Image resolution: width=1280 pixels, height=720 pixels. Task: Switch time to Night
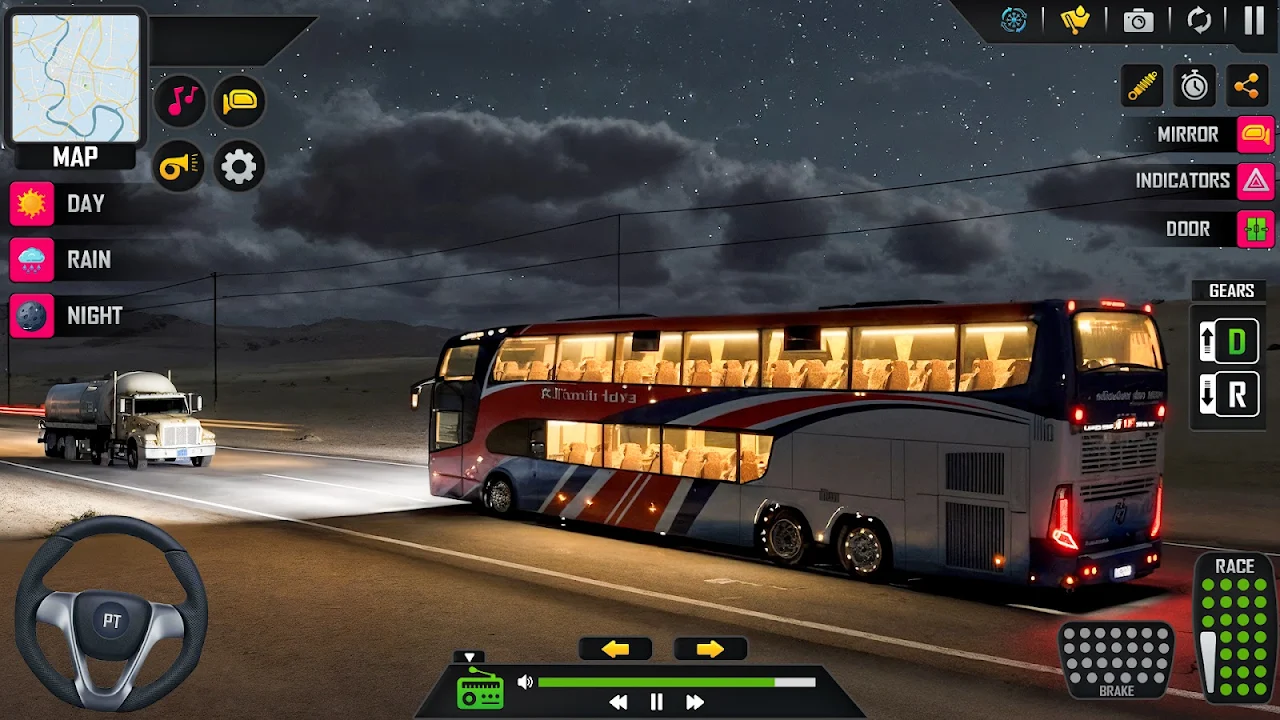[x=32, y=316]
